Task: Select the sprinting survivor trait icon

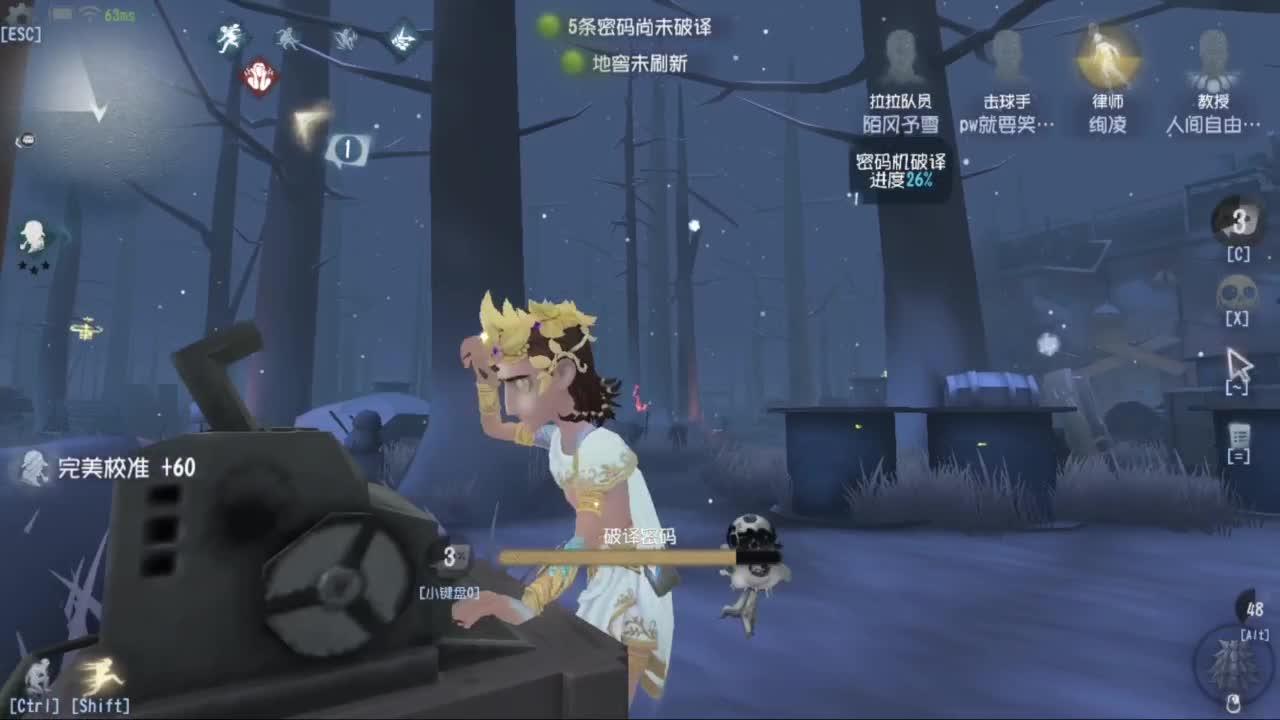Action: pos(228,38)
